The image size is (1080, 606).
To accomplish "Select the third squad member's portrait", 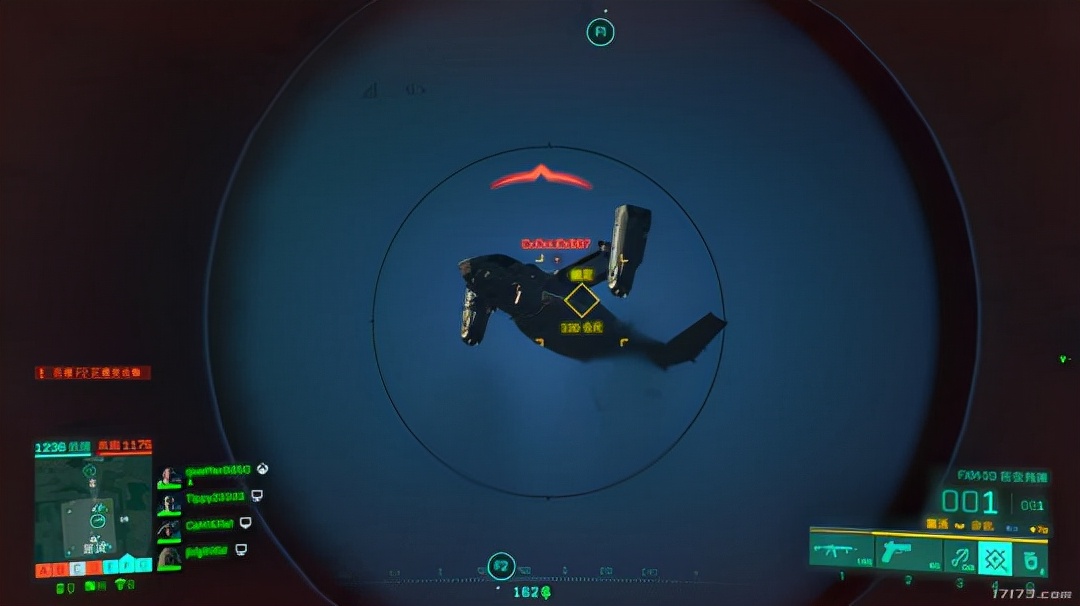I will pyautogui.click(x=170, y=529).
